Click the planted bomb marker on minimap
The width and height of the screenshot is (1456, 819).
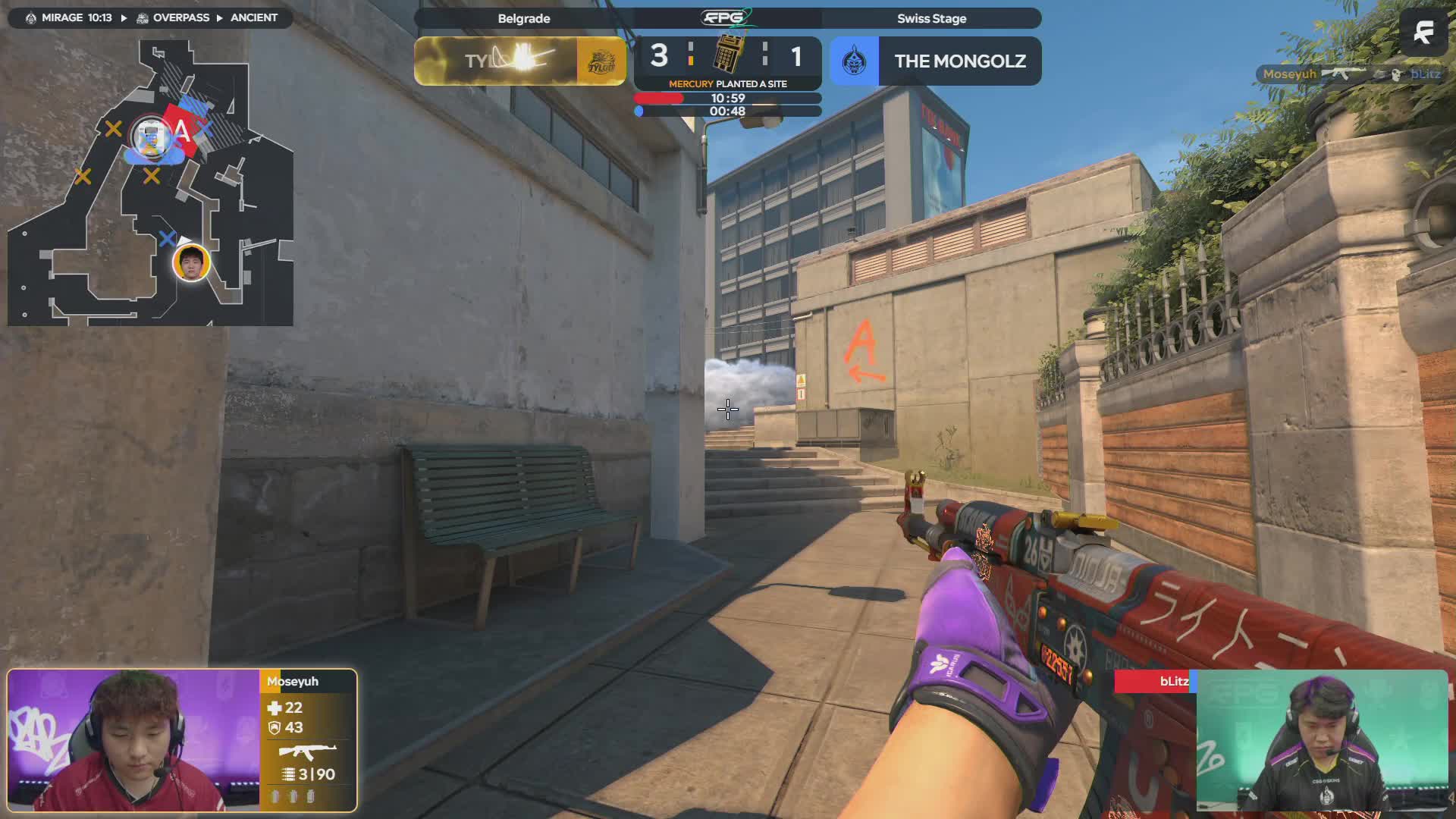click(x=152, y=137)
